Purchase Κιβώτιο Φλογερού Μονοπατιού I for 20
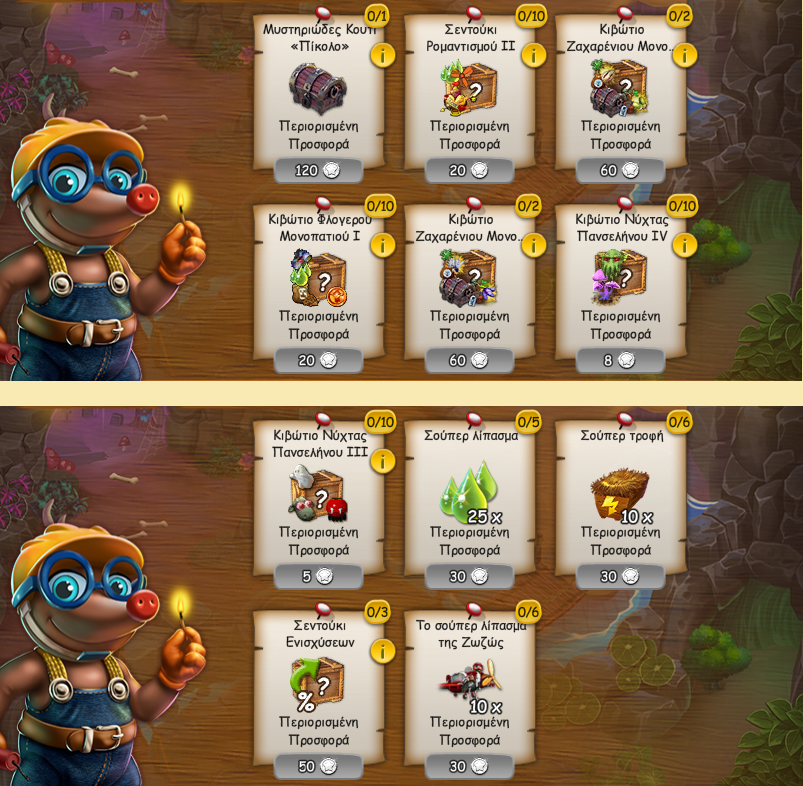The image size is (803, 786). click(x=318, y=361)
